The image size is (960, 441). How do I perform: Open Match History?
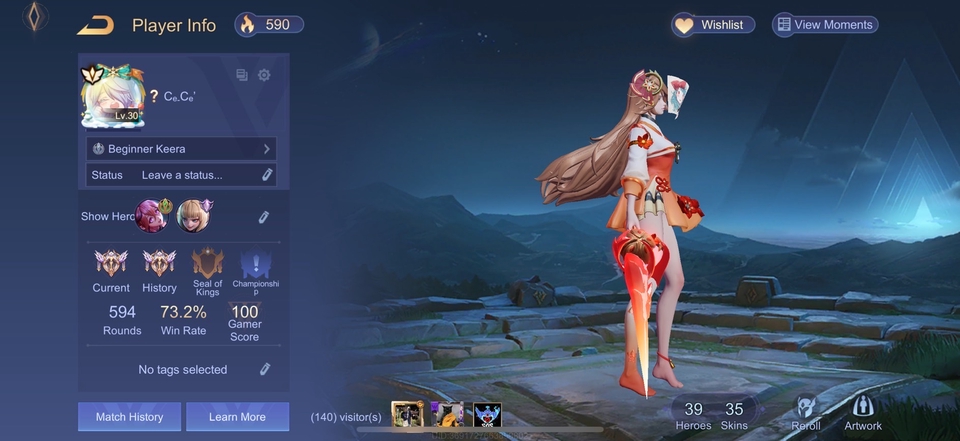click(129, 417)
